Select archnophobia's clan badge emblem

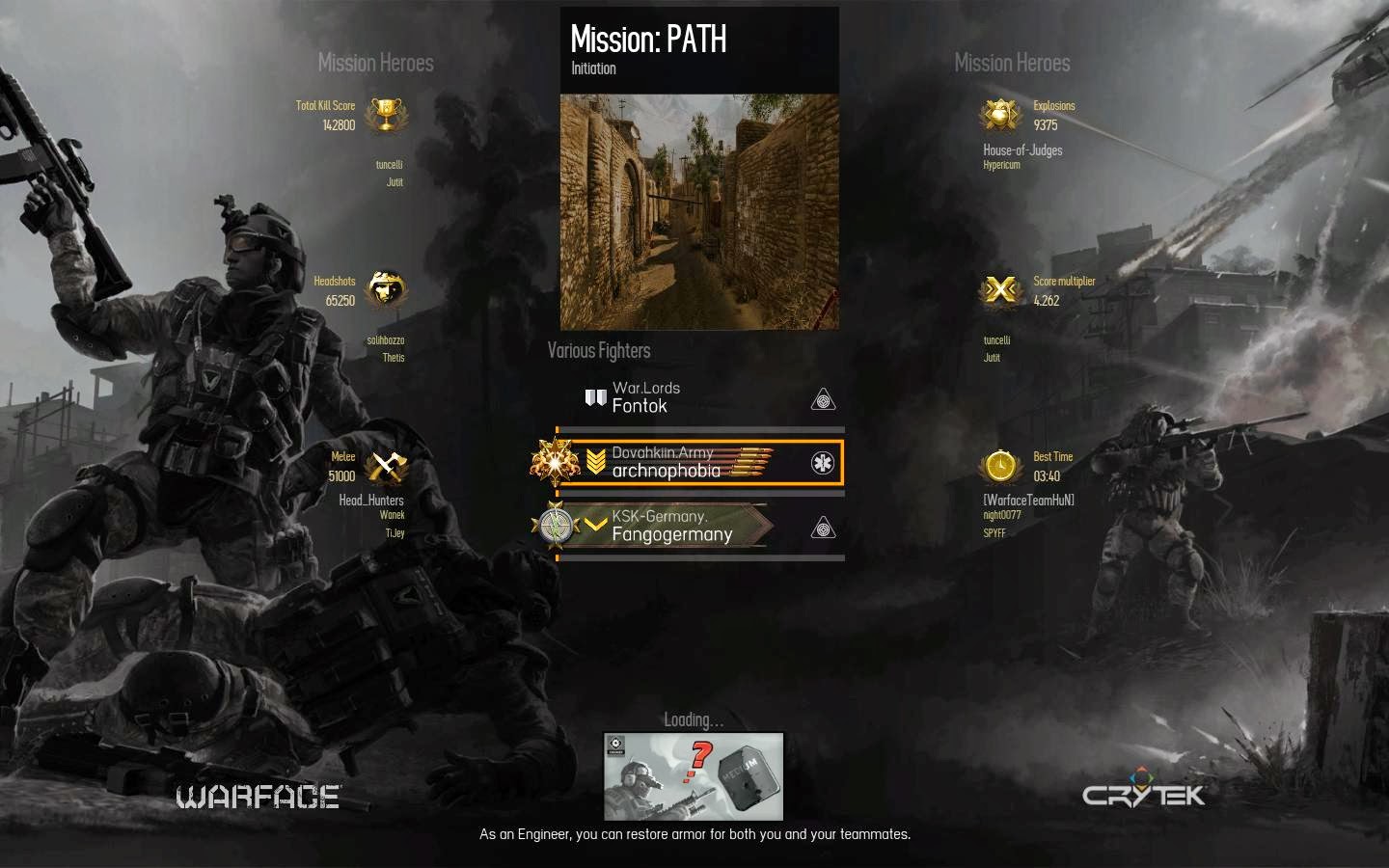(557, 462)
